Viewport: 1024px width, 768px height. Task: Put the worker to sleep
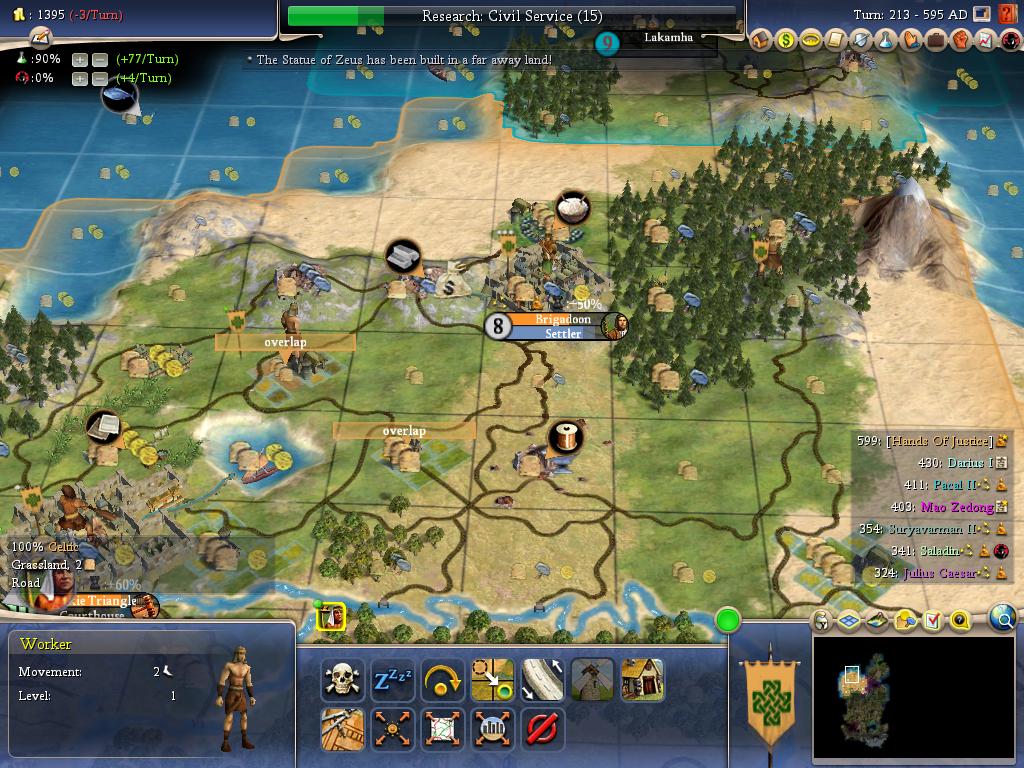pyautogui.click(x=393, y=681)
